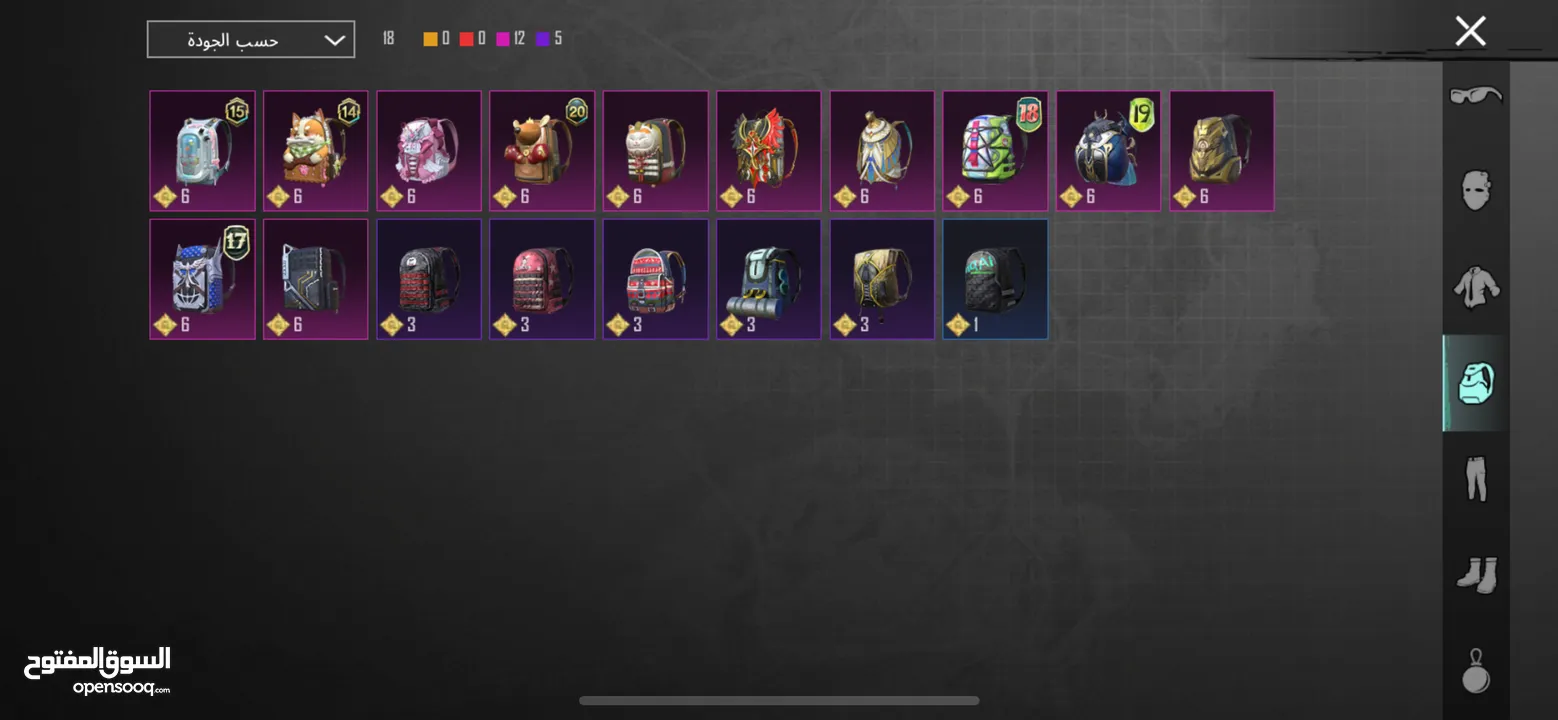Pick the brown backpack with badge 20
The height and width of the screenshot is (720, 1558).
click(x=542, y=151)
